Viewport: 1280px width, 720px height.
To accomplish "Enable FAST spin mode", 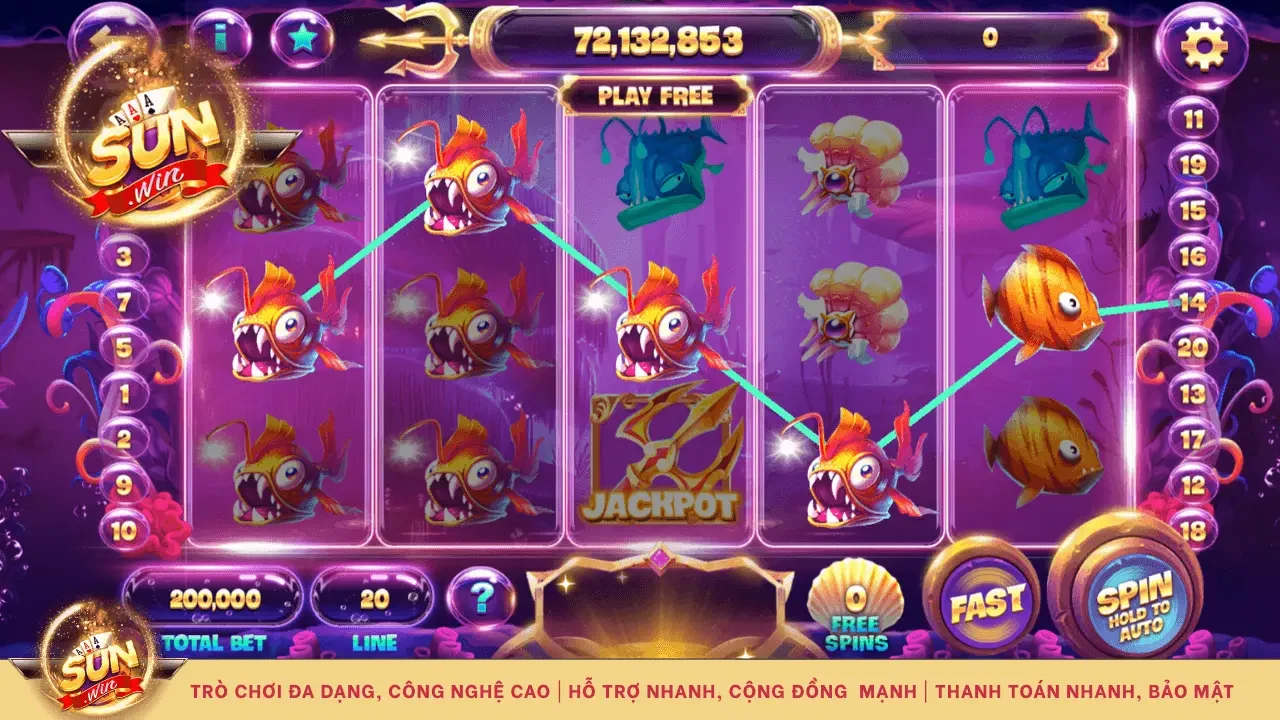I will (x=988, y=601).
